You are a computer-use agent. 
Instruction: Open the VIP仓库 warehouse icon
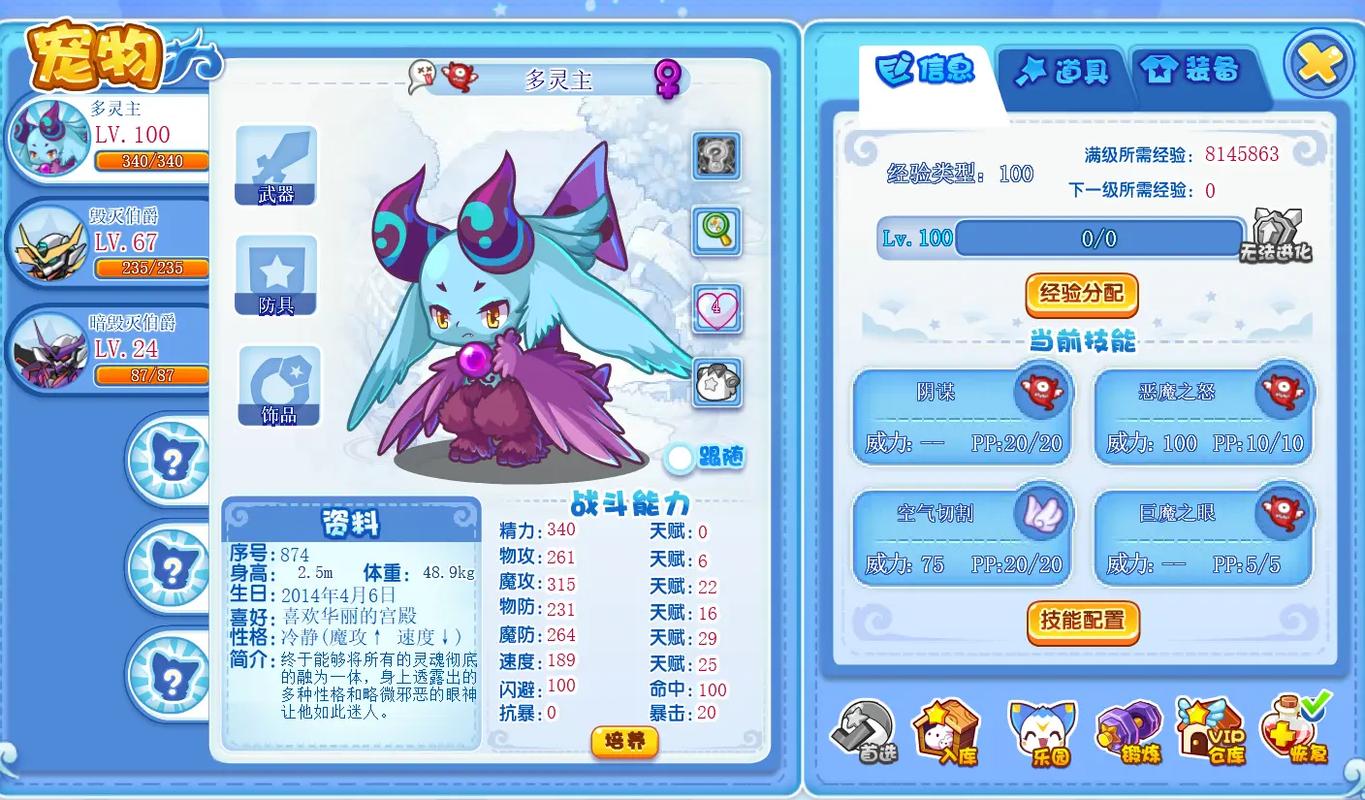[x=1213, y=732]
